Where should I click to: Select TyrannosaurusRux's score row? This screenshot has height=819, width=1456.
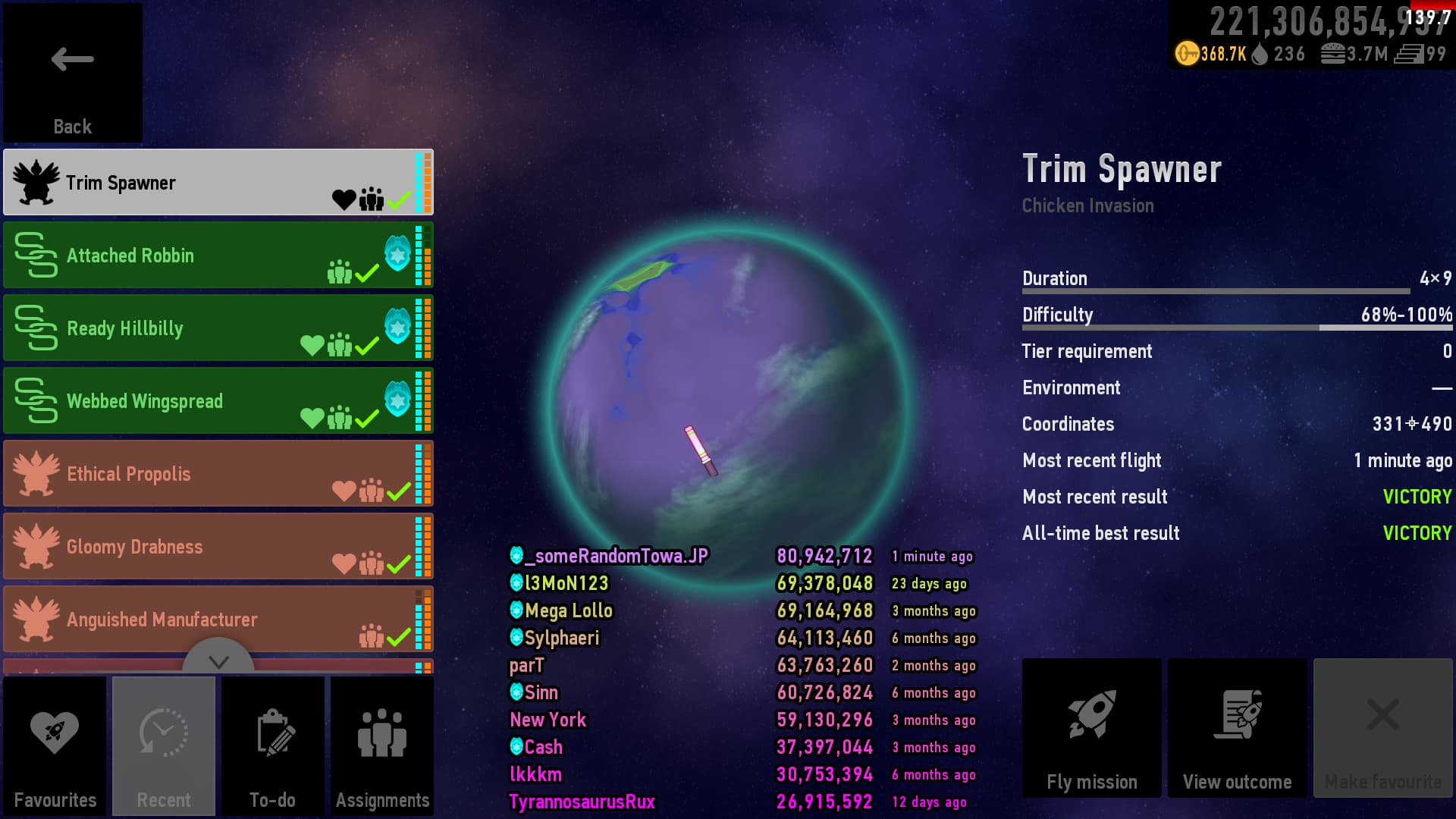(x=741, y=802)
